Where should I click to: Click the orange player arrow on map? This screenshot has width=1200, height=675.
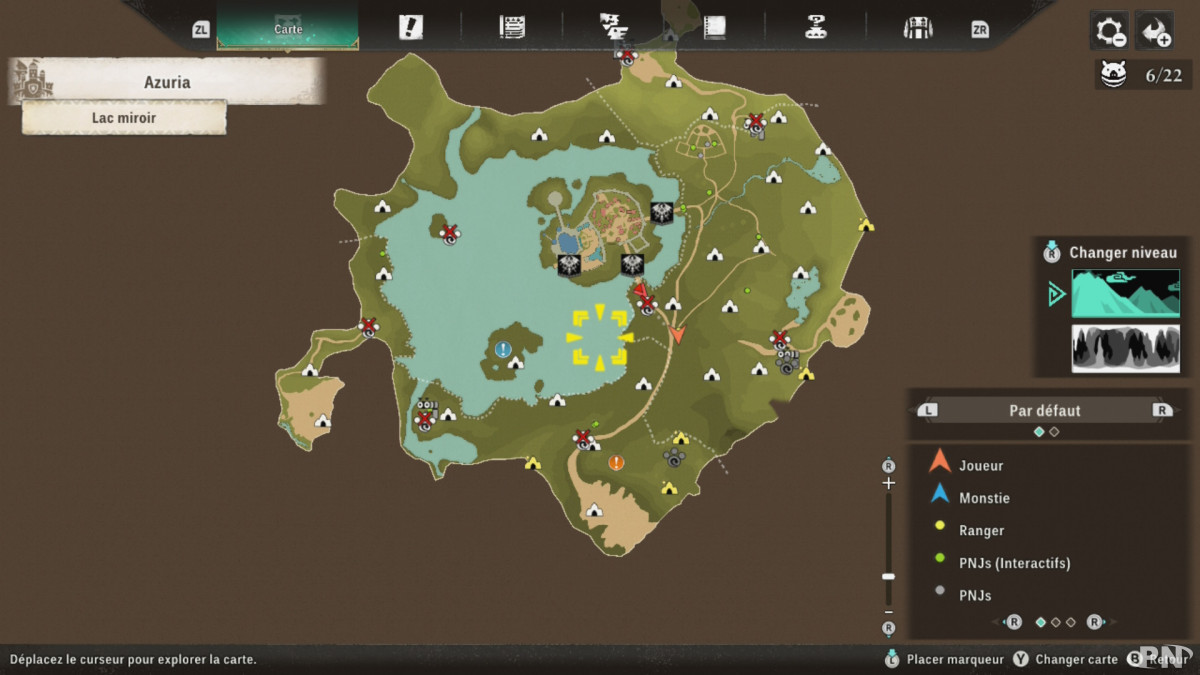[677, 334]
